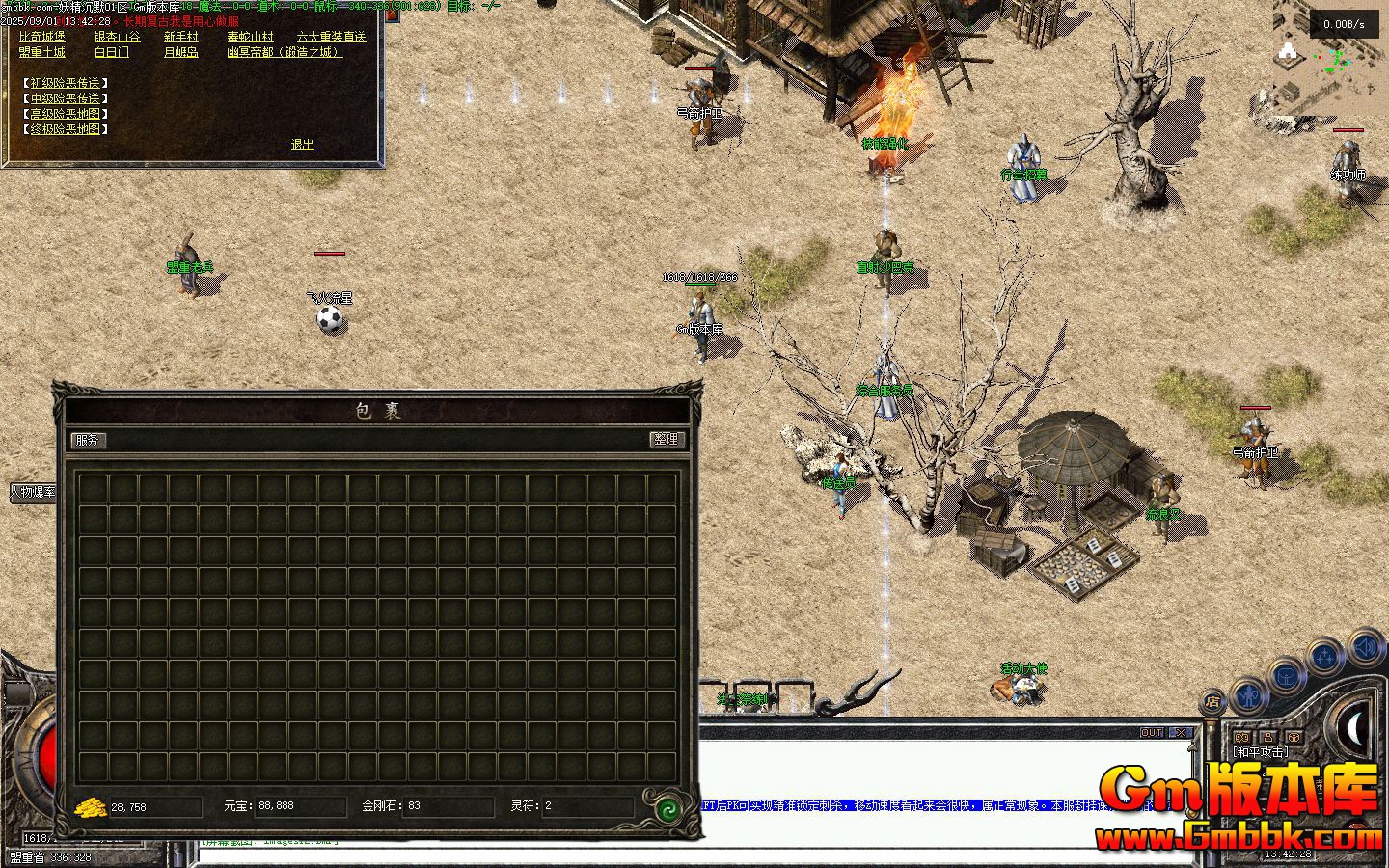Open 六大重装直送 link
Screen dimensions: 1389x868
coord(331,37)
